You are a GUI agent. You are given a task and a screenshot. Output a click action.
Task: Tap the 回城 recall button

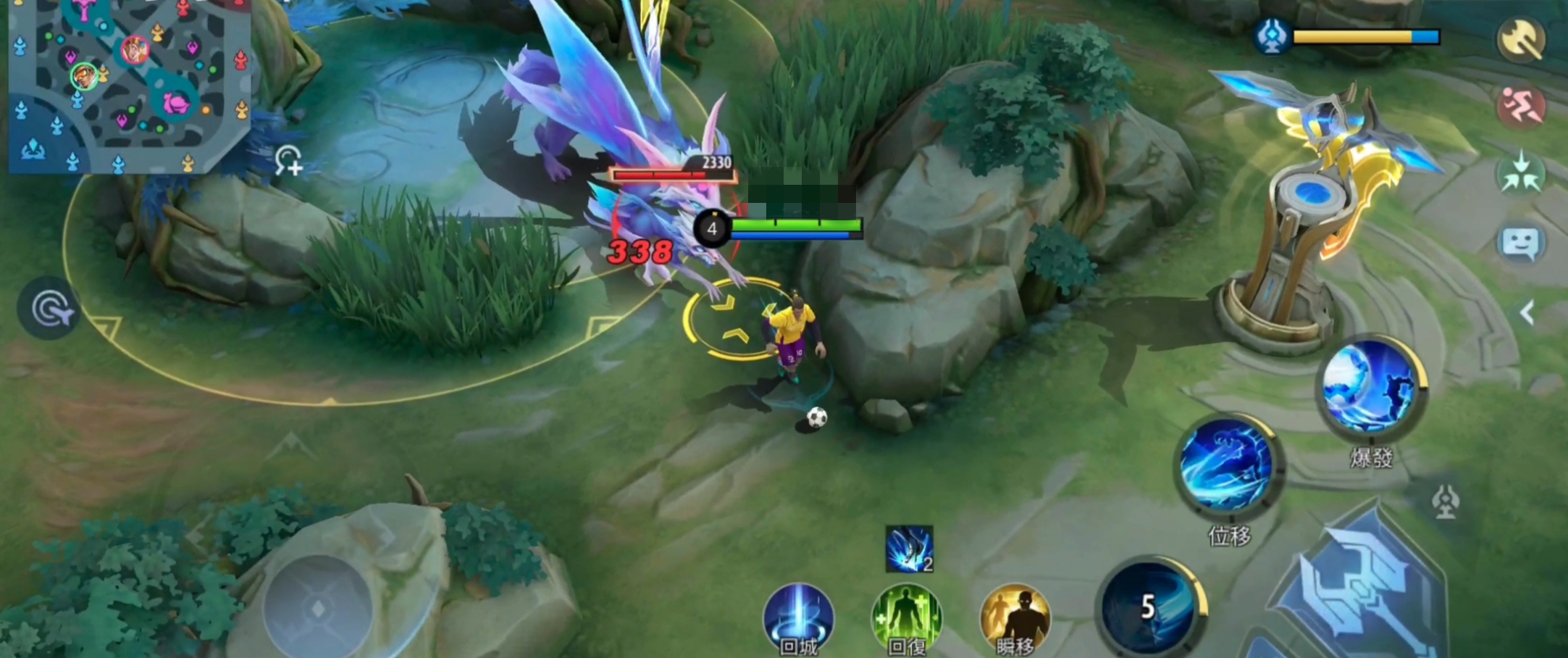[x=798, y=620]
